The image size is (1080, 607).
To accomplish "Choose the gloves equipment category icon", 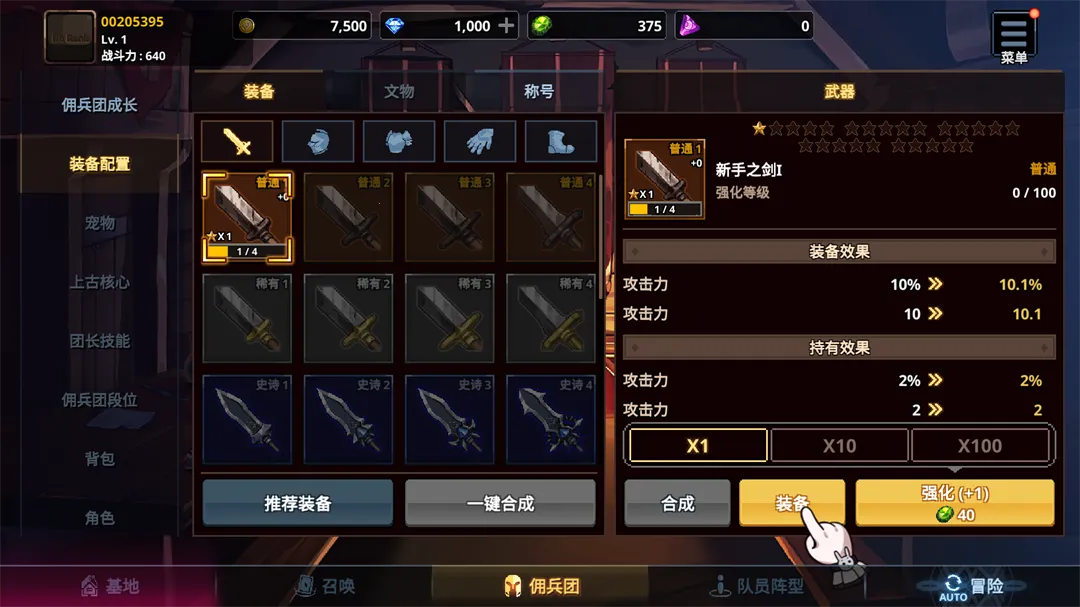I will (x=480, y=142).
